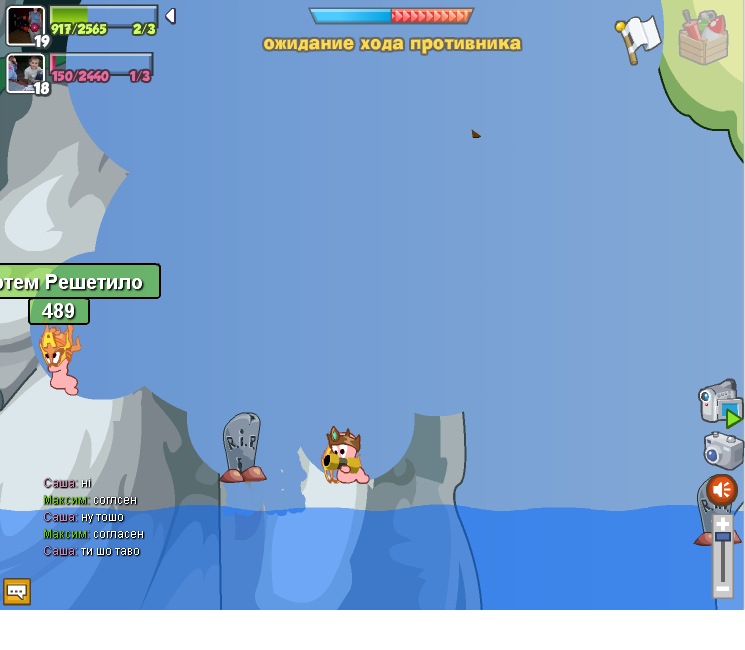745x650 pixels.
Task: Collapse the team panel with the white arrow
Action: coord(171,16)
